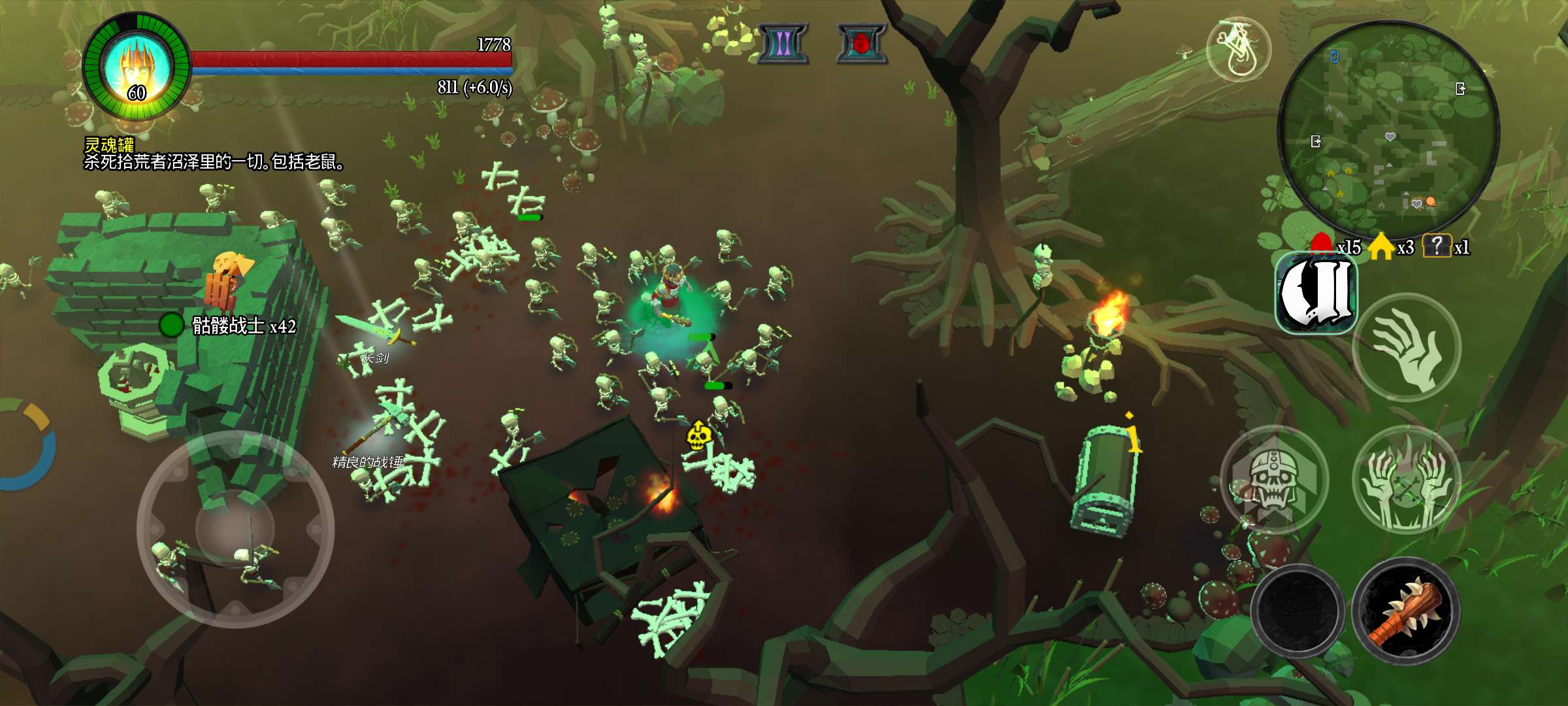Cast the helmeted skull summon ability
The width and height of the screenshot is (1568, 706).
[x=1274, y=480]
